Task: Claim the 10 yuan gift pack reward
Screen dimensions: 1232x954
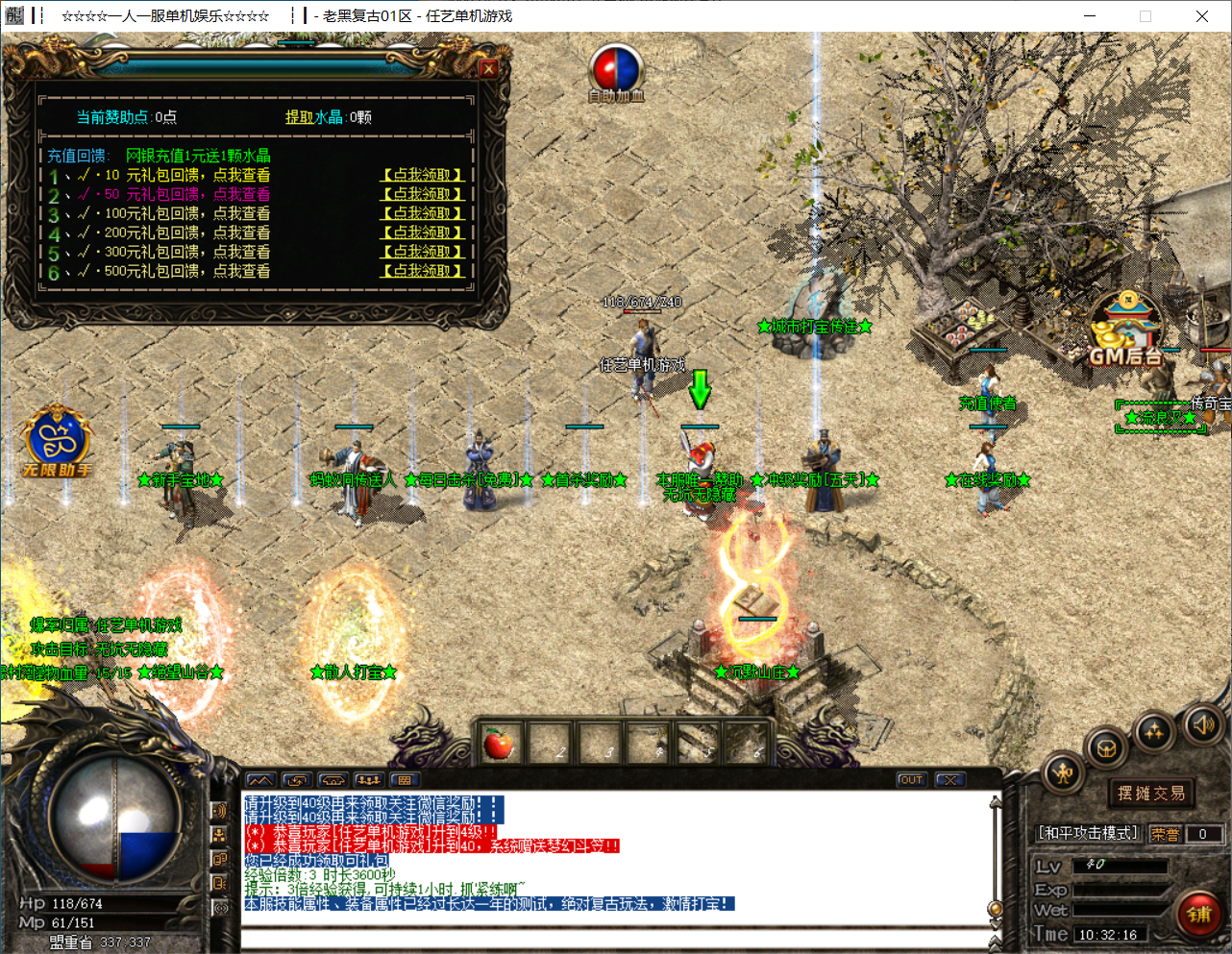Action: point(423,175)
